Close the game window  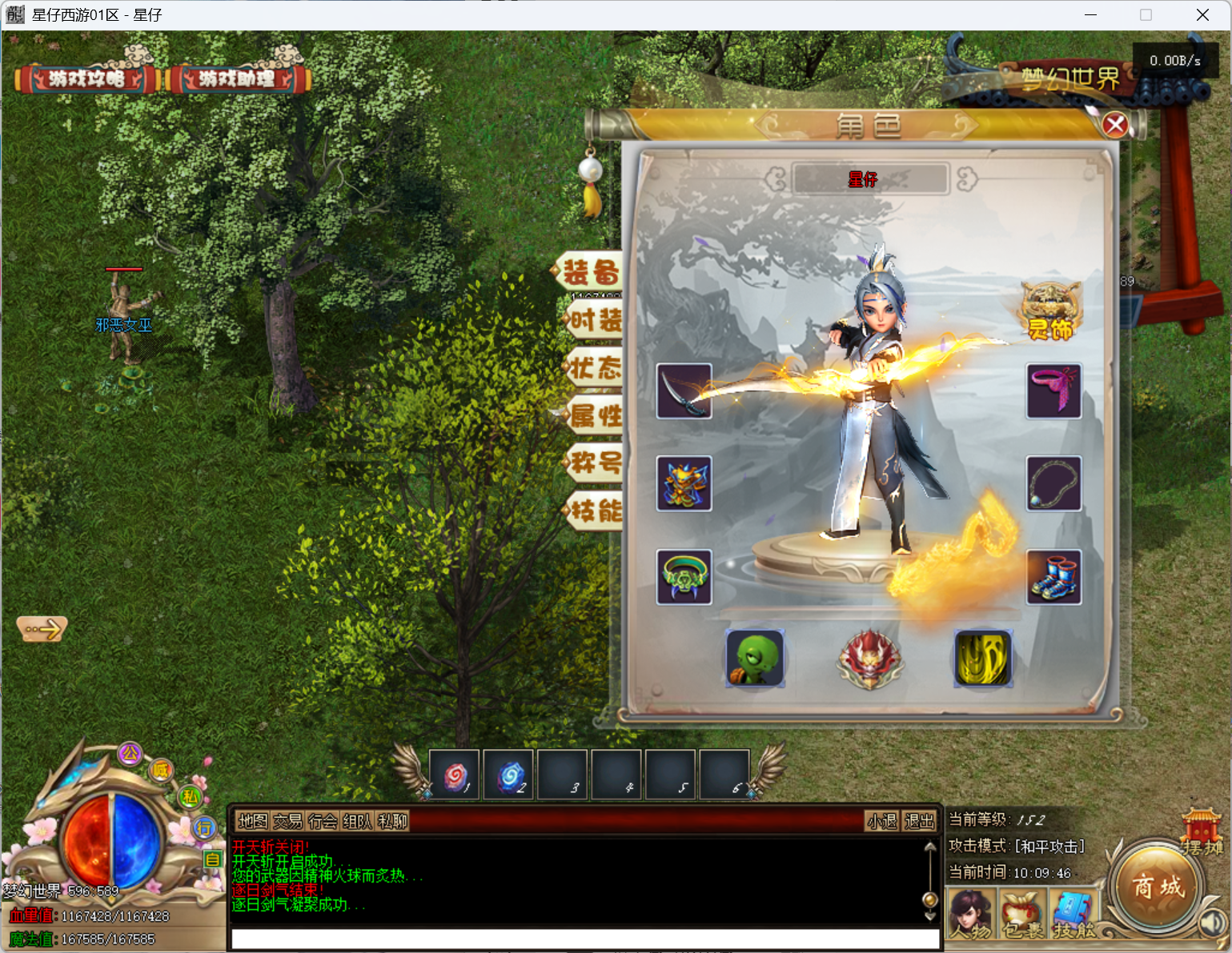(x=1202, y=15)
